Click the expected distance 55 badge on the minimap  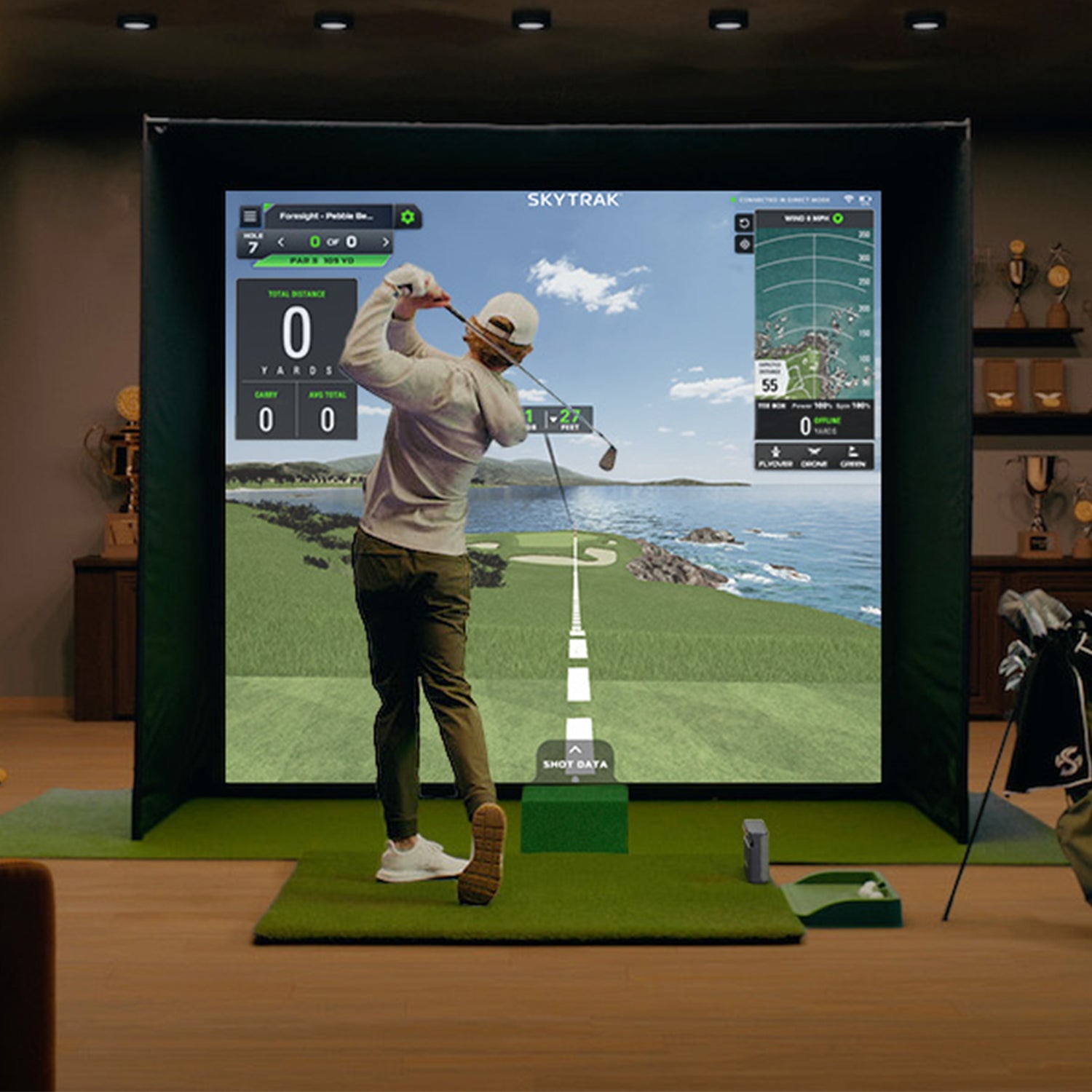point(770,381)
